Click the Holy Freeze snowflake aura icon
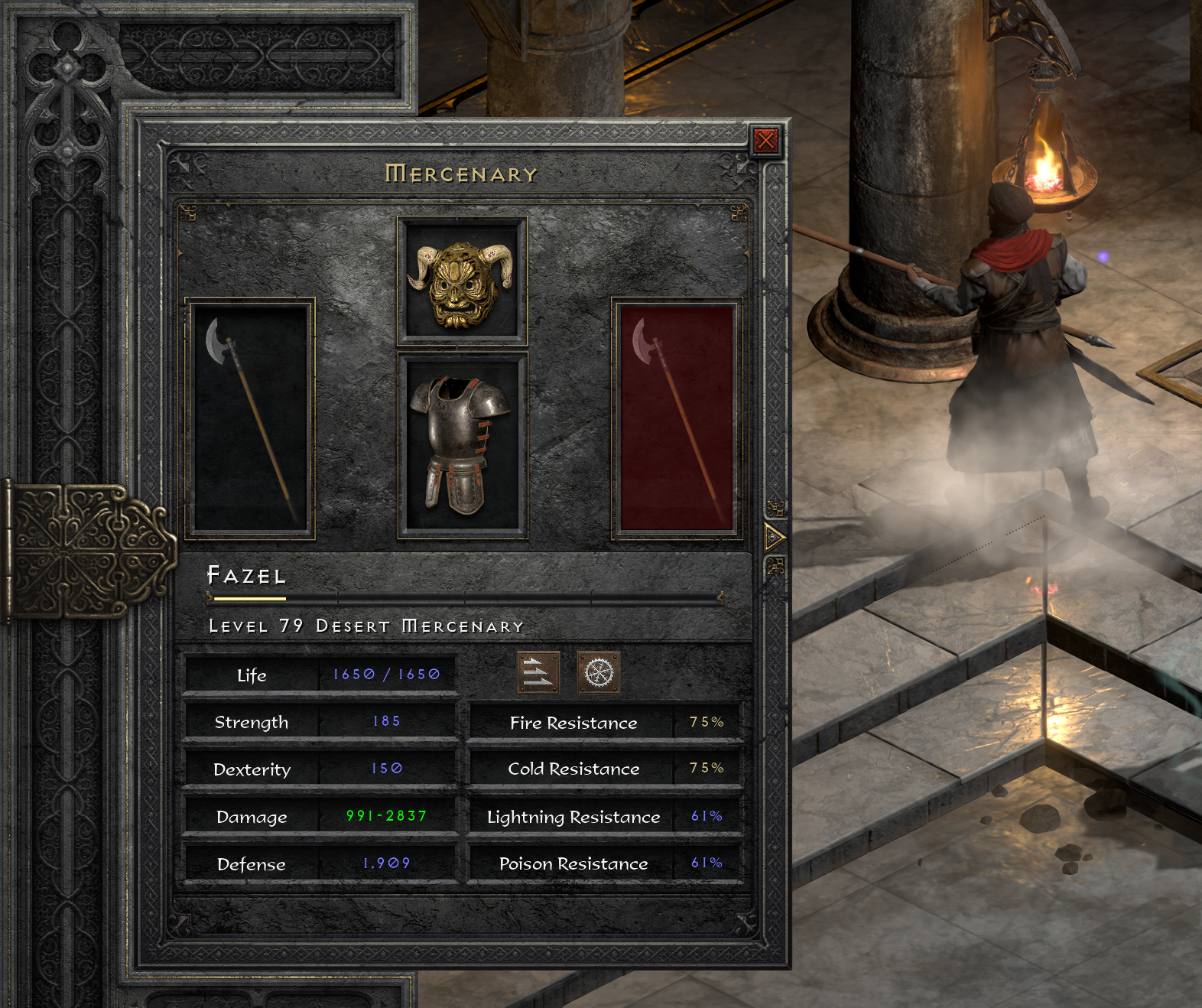The width and height of the screenshot is (1202, 1008). click(599, 672)
